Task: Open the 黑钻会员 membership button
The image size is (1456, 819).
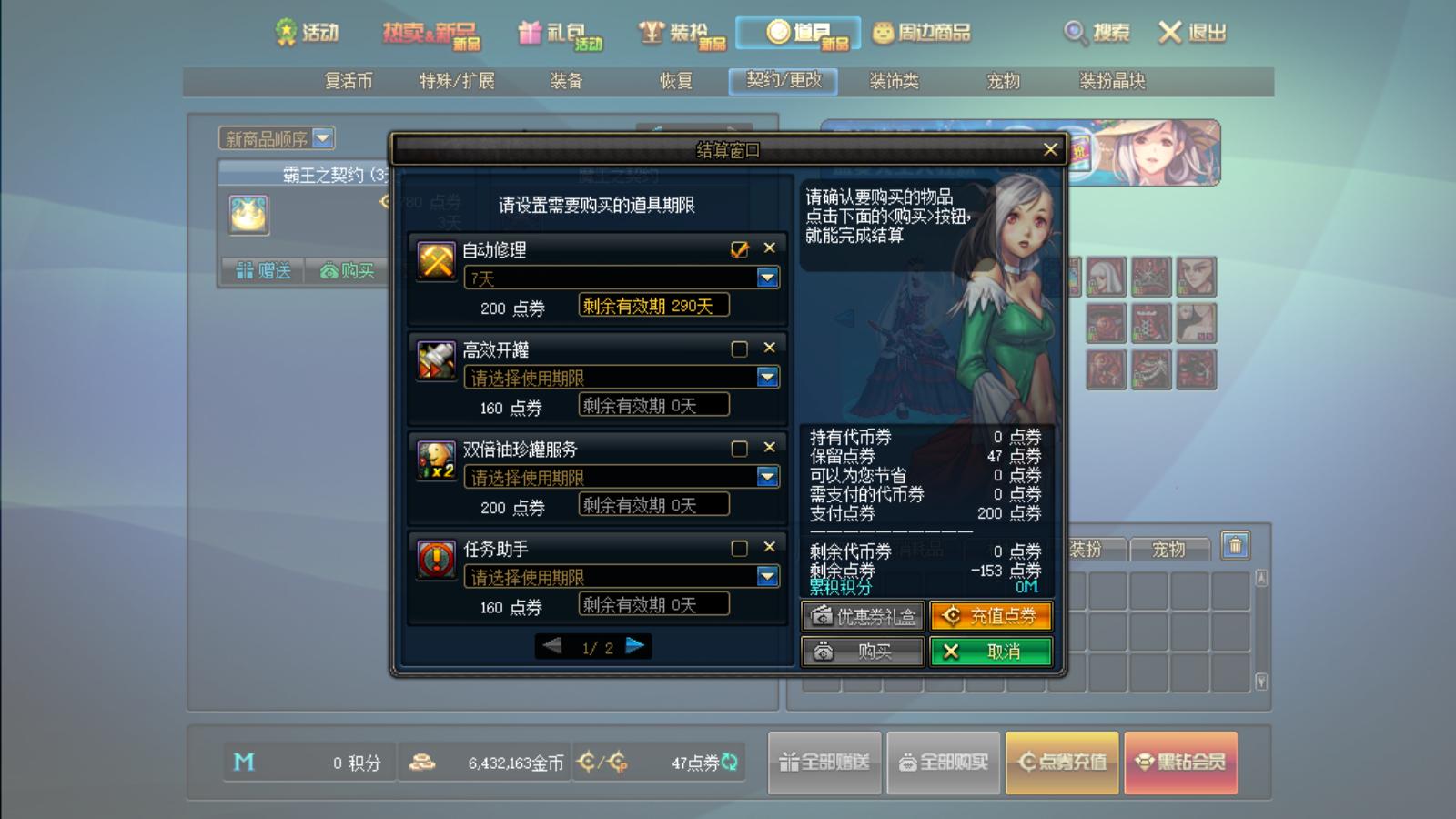Action: [x=1180, y=763]
